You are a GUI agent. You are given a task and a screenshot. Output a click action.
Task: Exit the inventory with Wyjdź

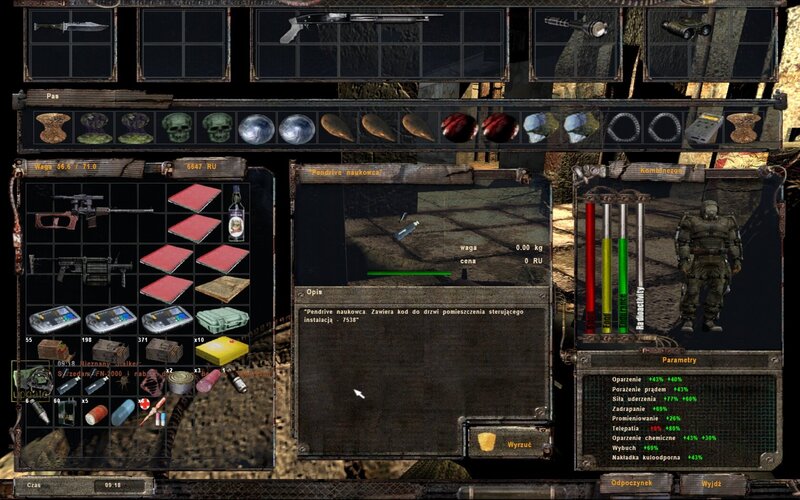coord(711,483)
